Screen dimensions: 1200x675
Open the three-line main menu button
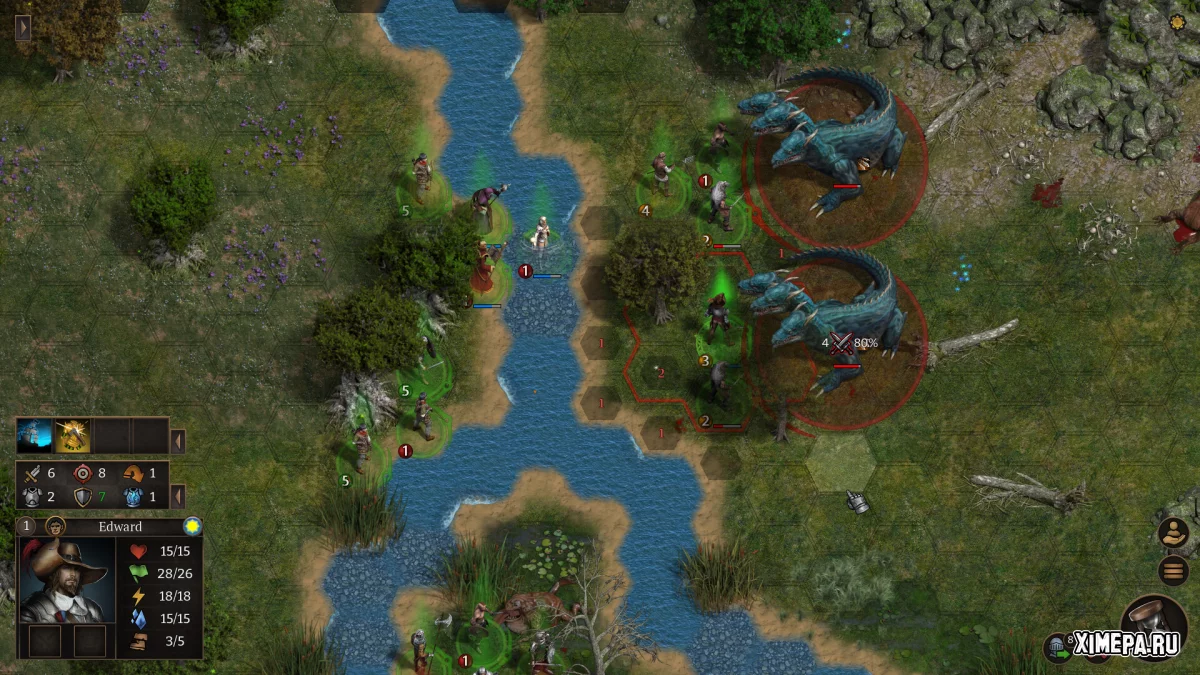click(x=1173, y=571)
